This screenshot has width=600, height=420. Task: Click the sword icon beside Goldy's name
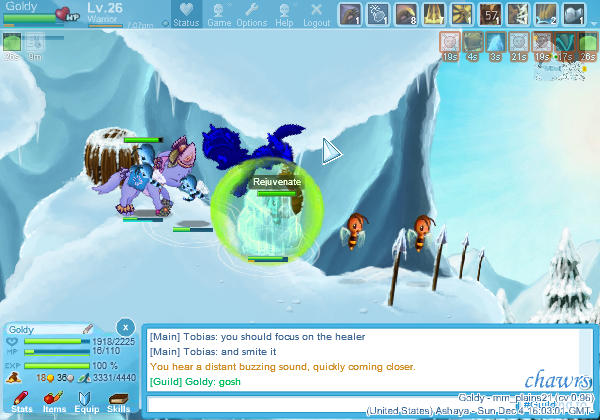(x=88, y=328)
